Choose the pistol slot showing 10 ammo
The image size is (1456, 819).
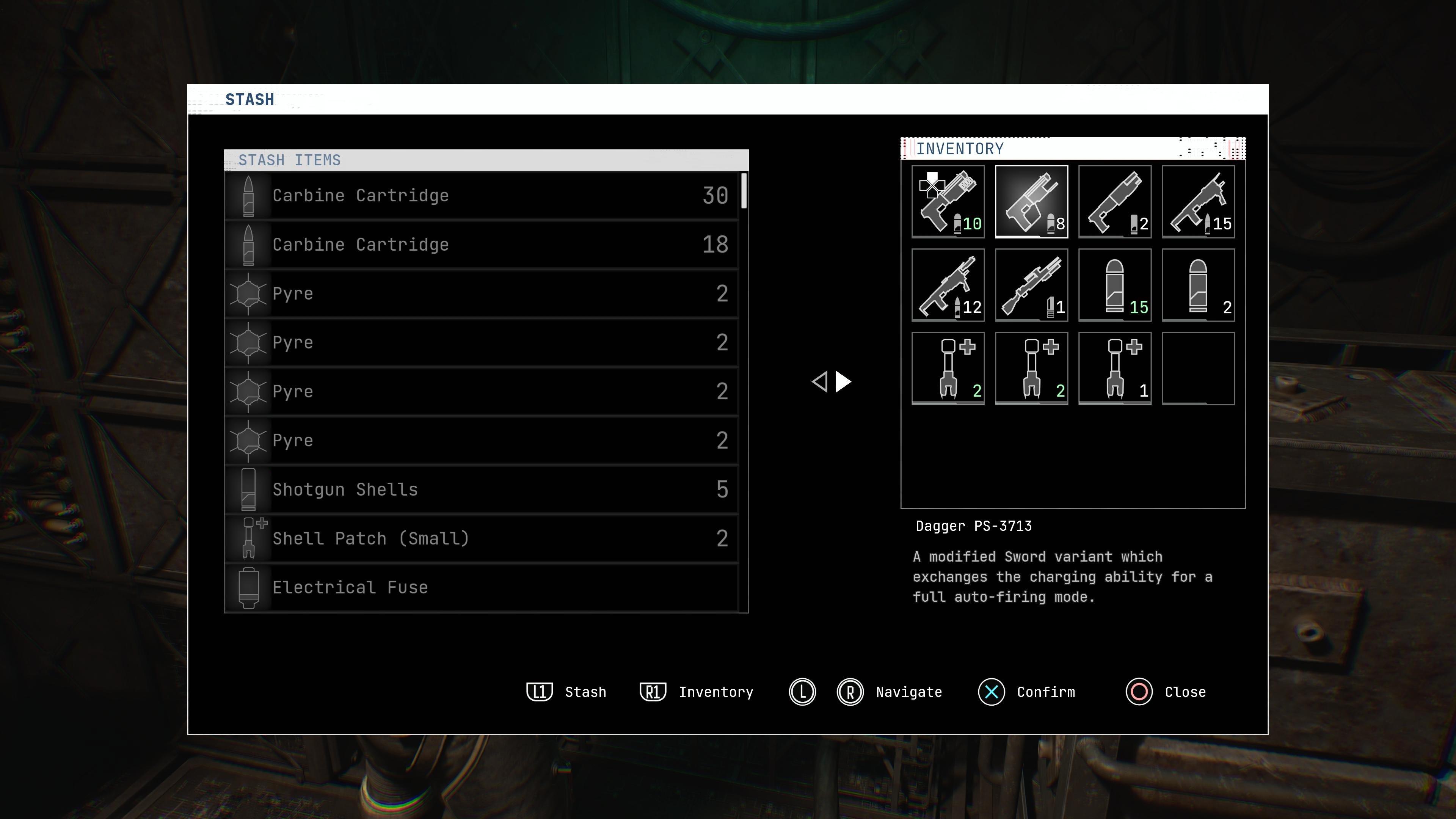pos(948,202)
